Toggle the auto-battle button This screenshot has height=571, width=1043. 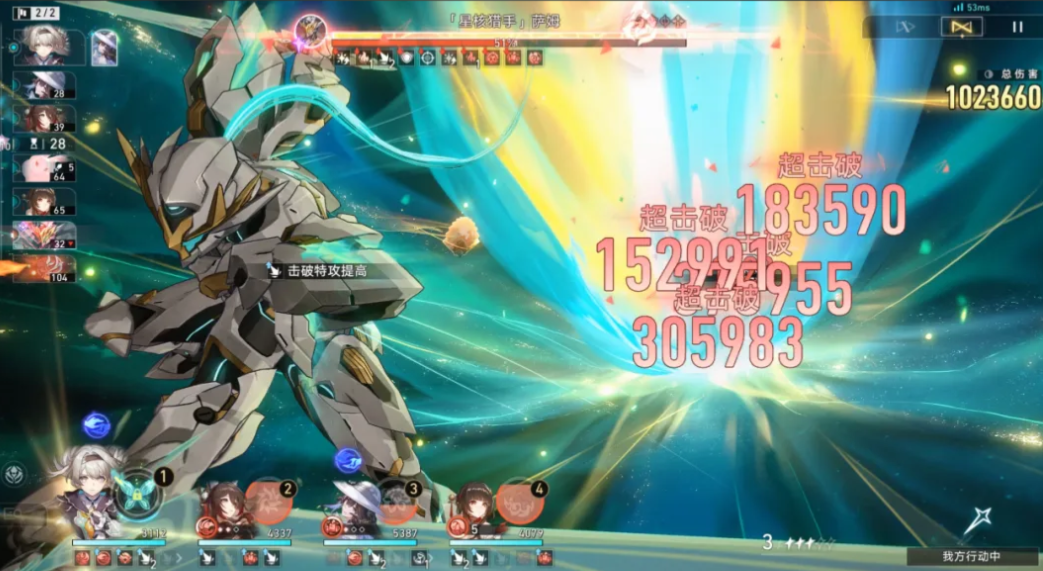[961, 27]
